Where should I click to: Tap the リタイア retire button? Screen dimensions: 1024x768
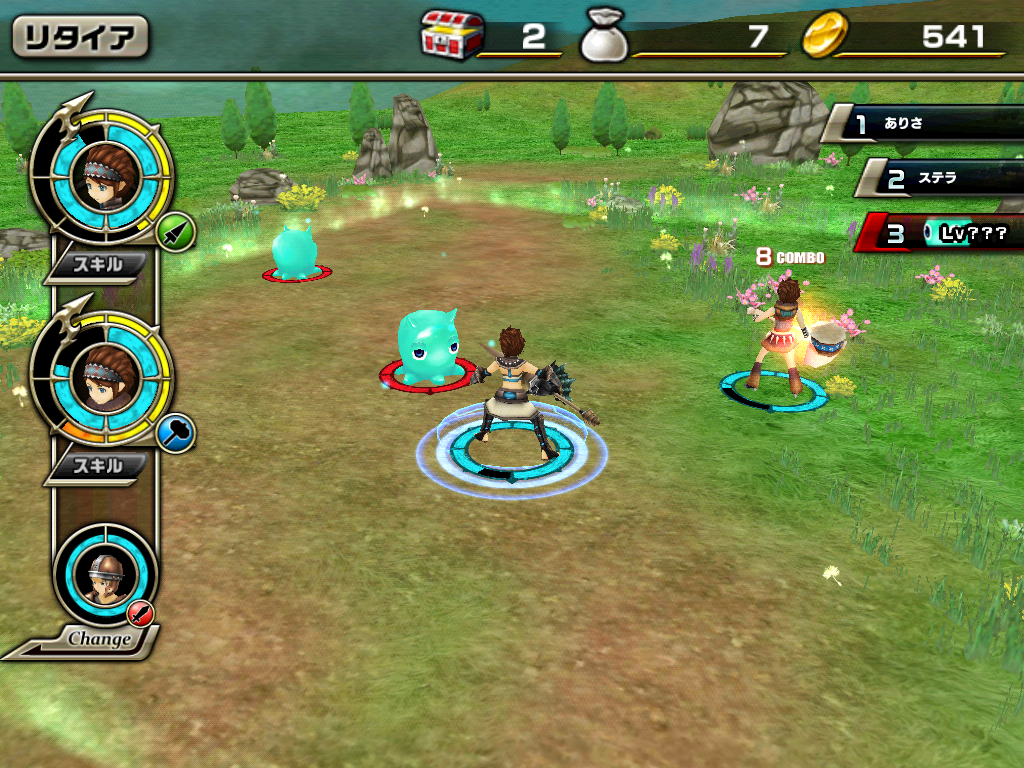click(x=80, y=37)
